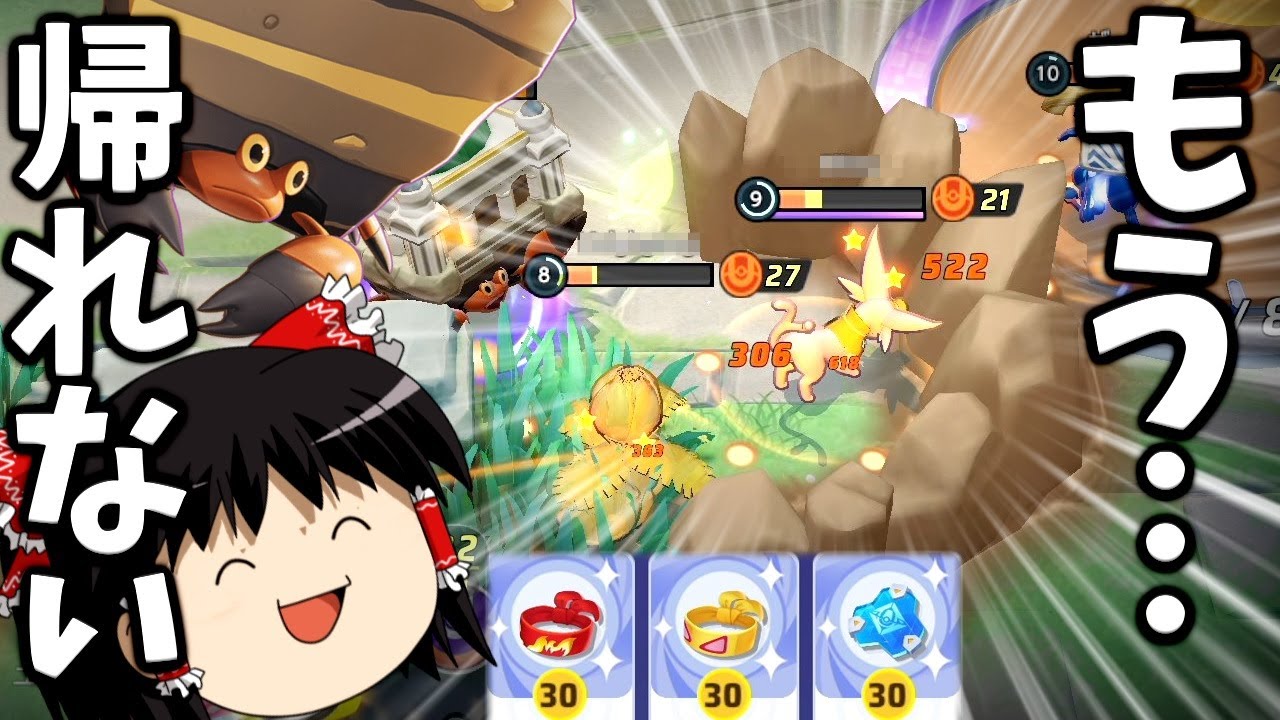Click the 522 damage number
1280x720 pixels.
[x=955, y=266]
